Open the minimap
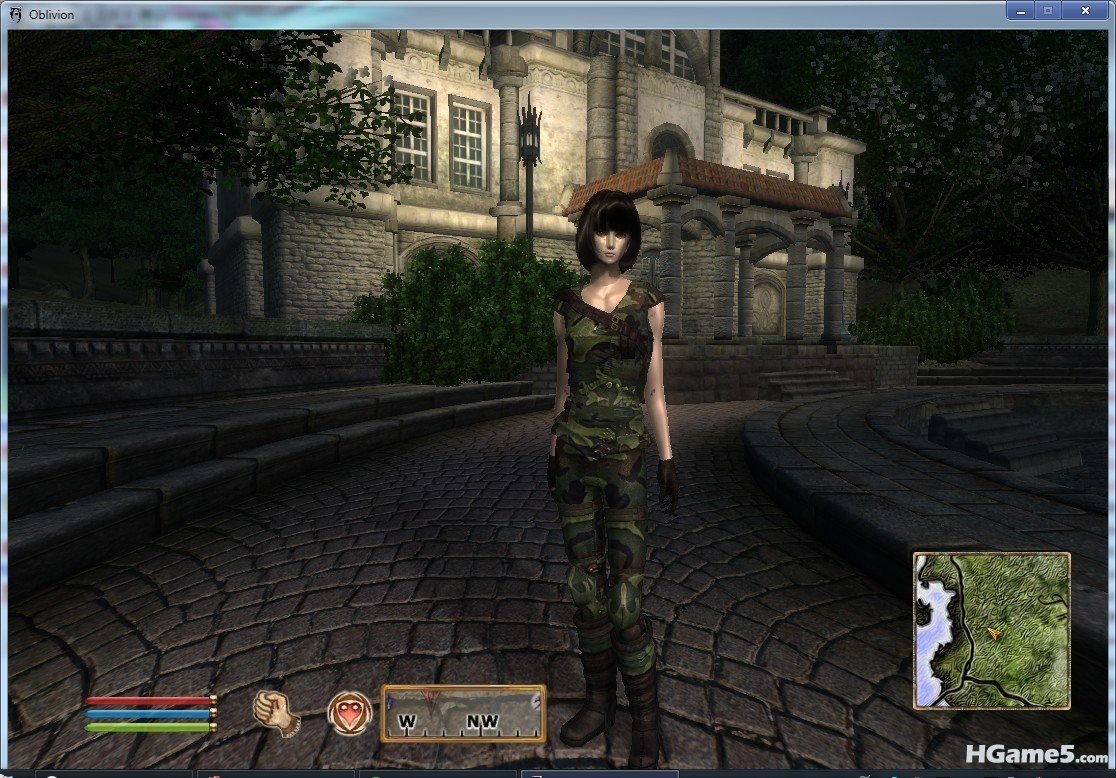Viewport: 1116px width, 778px height. [x=991, y=630]
